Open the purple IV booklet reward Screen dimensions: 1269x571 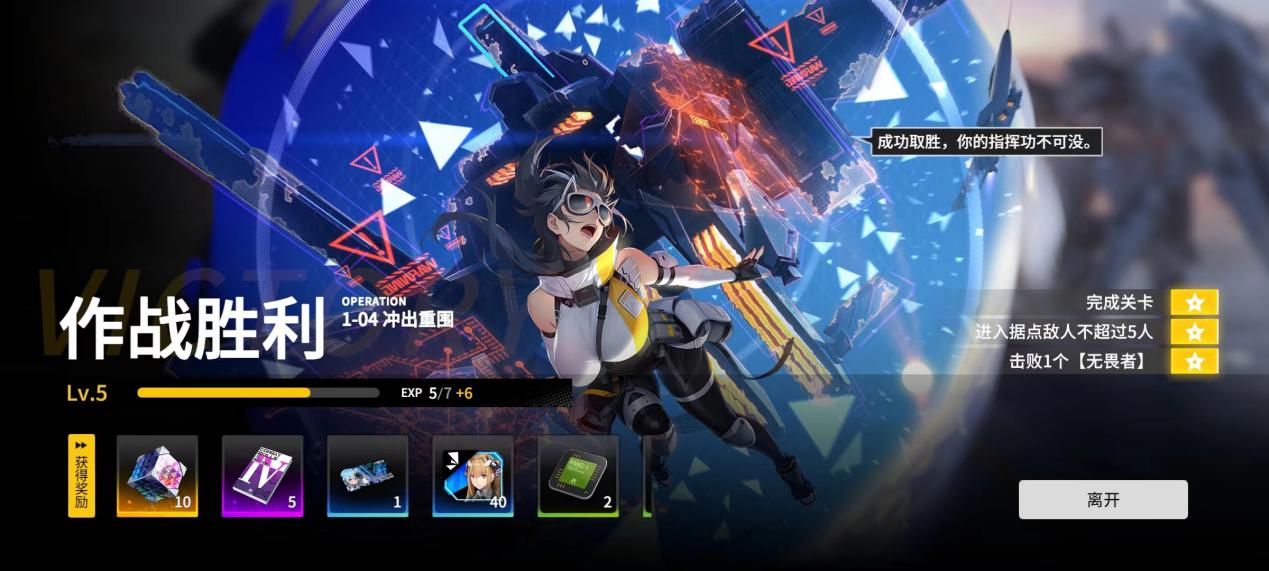pyautogui.click(x=262, y=475)
